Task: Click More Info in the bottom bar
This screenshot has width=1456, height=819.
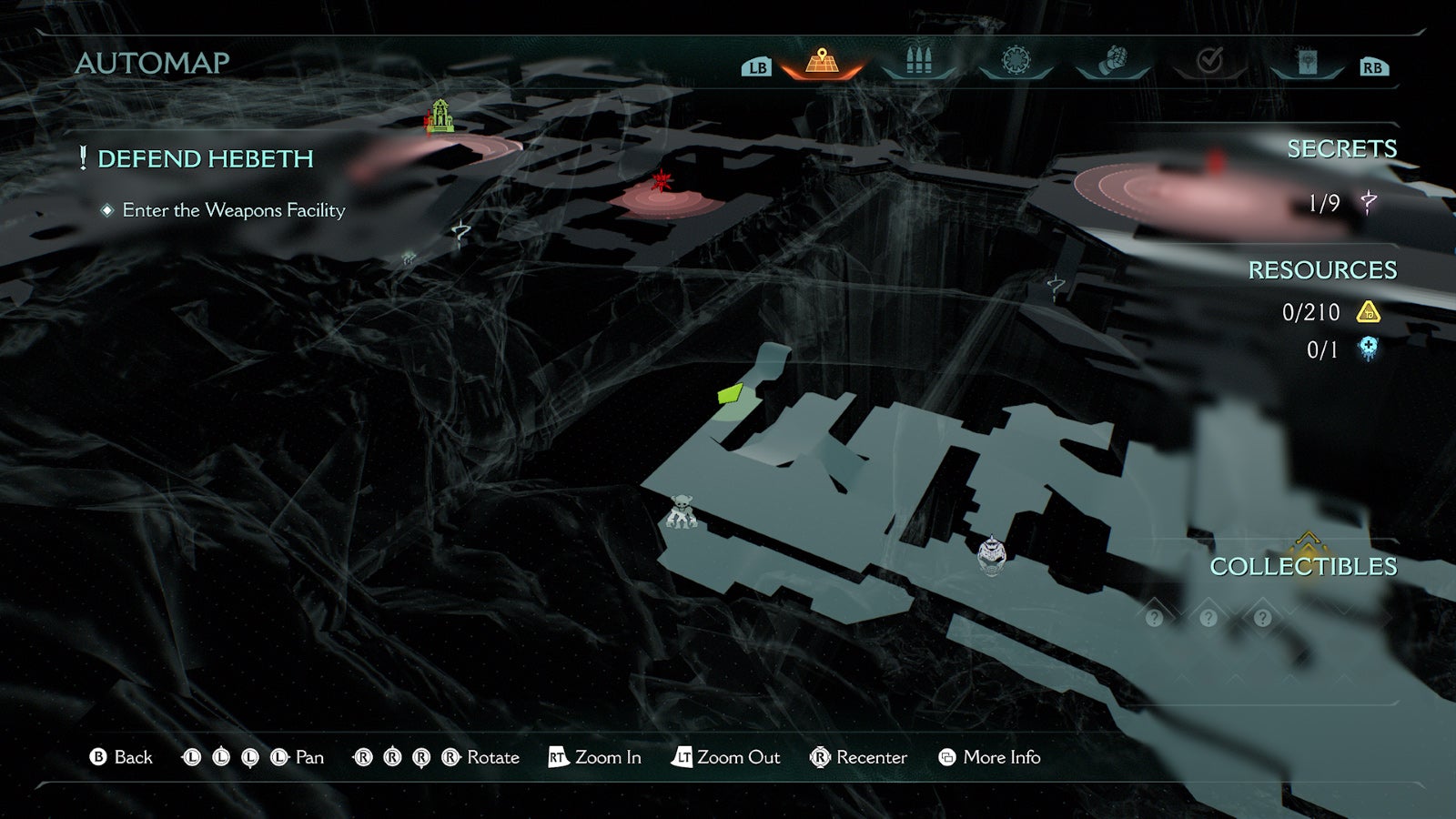Action: (x=1004, y=757)
